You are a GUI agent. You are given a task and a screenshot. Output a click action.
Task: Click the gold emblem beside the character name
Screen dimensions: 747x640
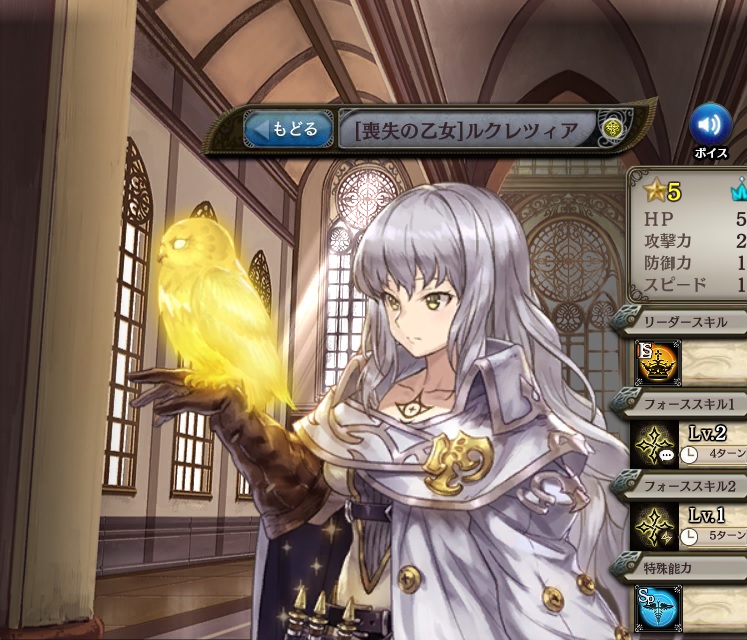pyautogui.click(x=612, y=129)
